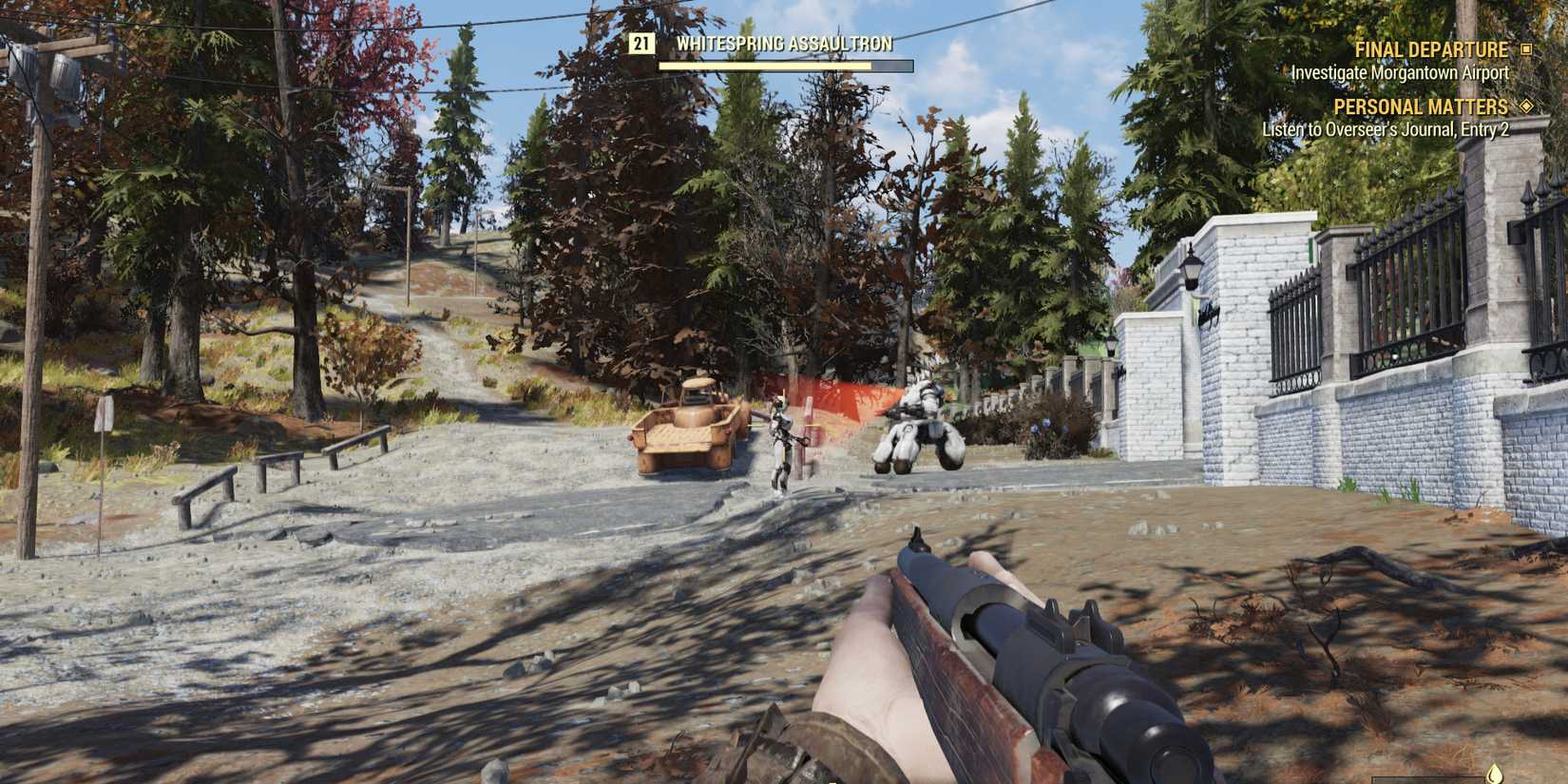The height and width of the screenshot is (784, 1568).
Task: Click the diamond icon beside Personal Matters
Action: click(x=1526, y=107)
